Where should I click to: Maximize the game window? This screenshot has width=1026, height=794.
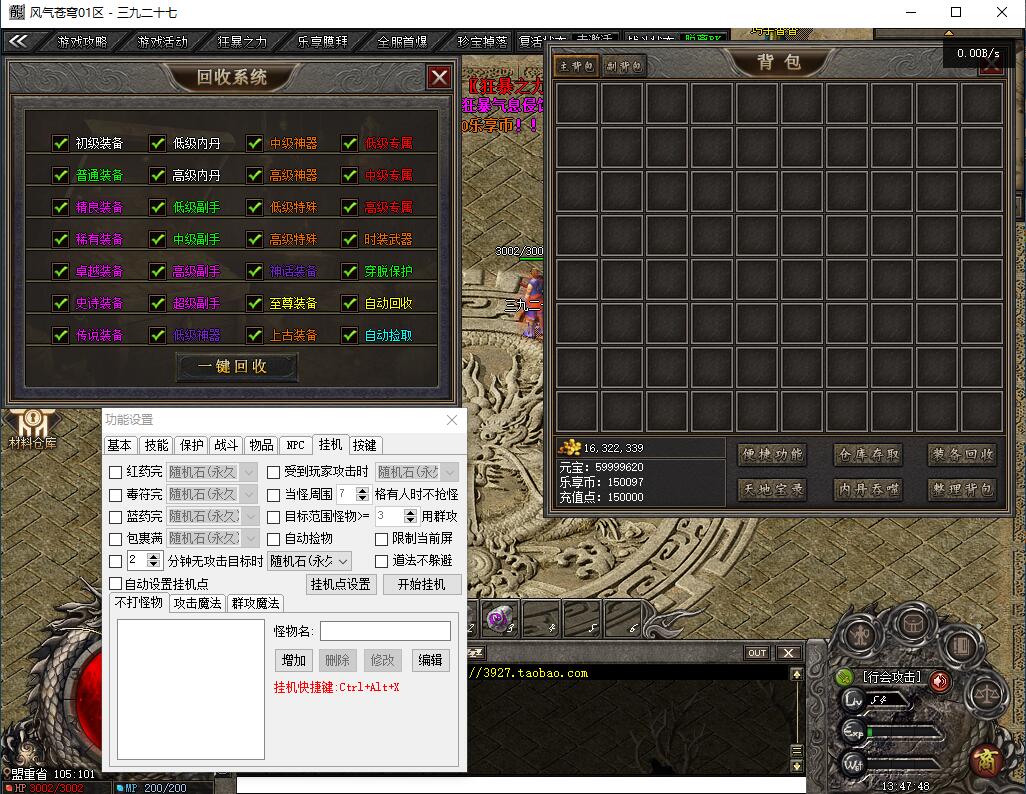(956, 12)
